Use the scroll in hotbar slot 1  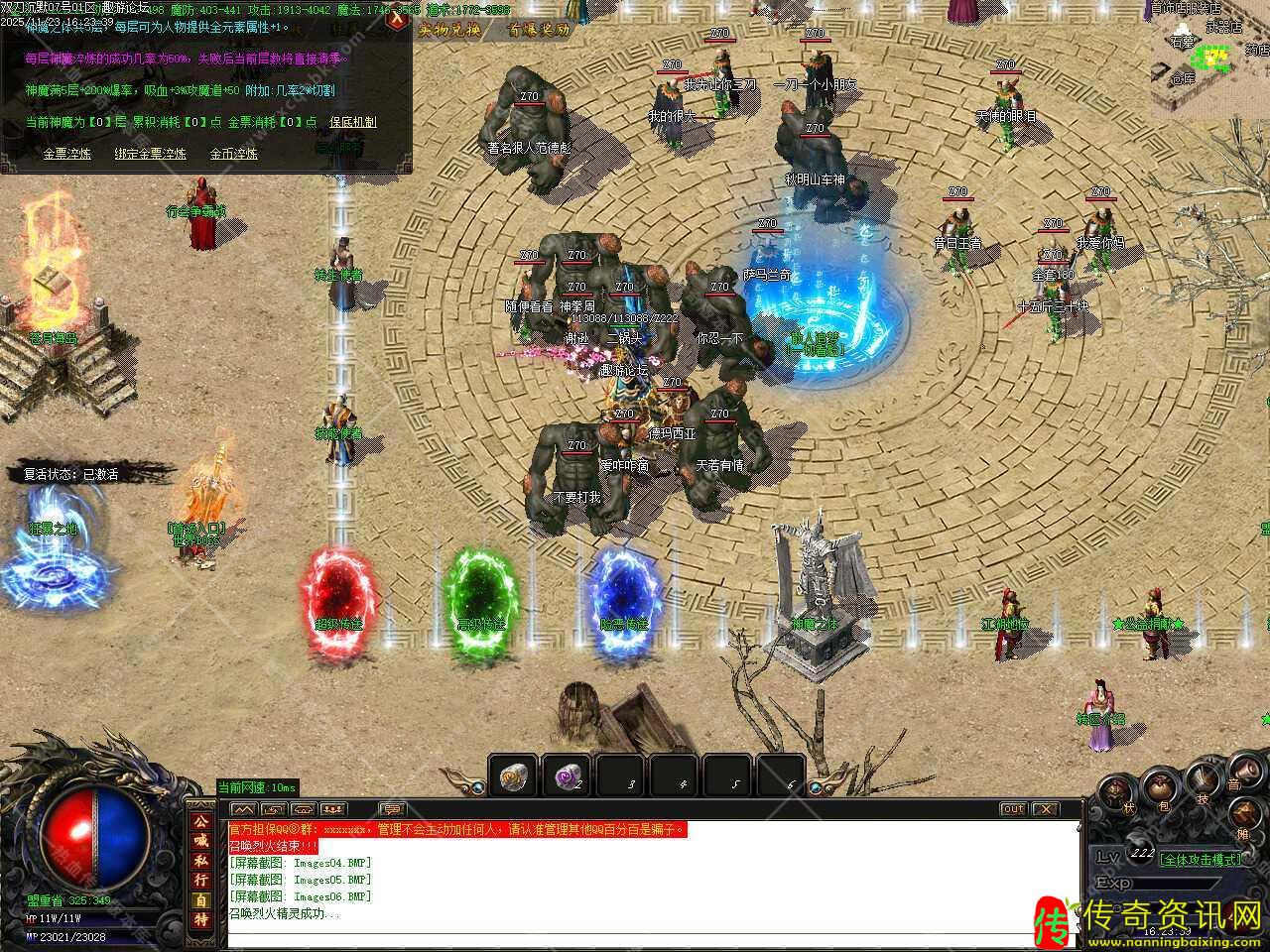coord(513,776)
